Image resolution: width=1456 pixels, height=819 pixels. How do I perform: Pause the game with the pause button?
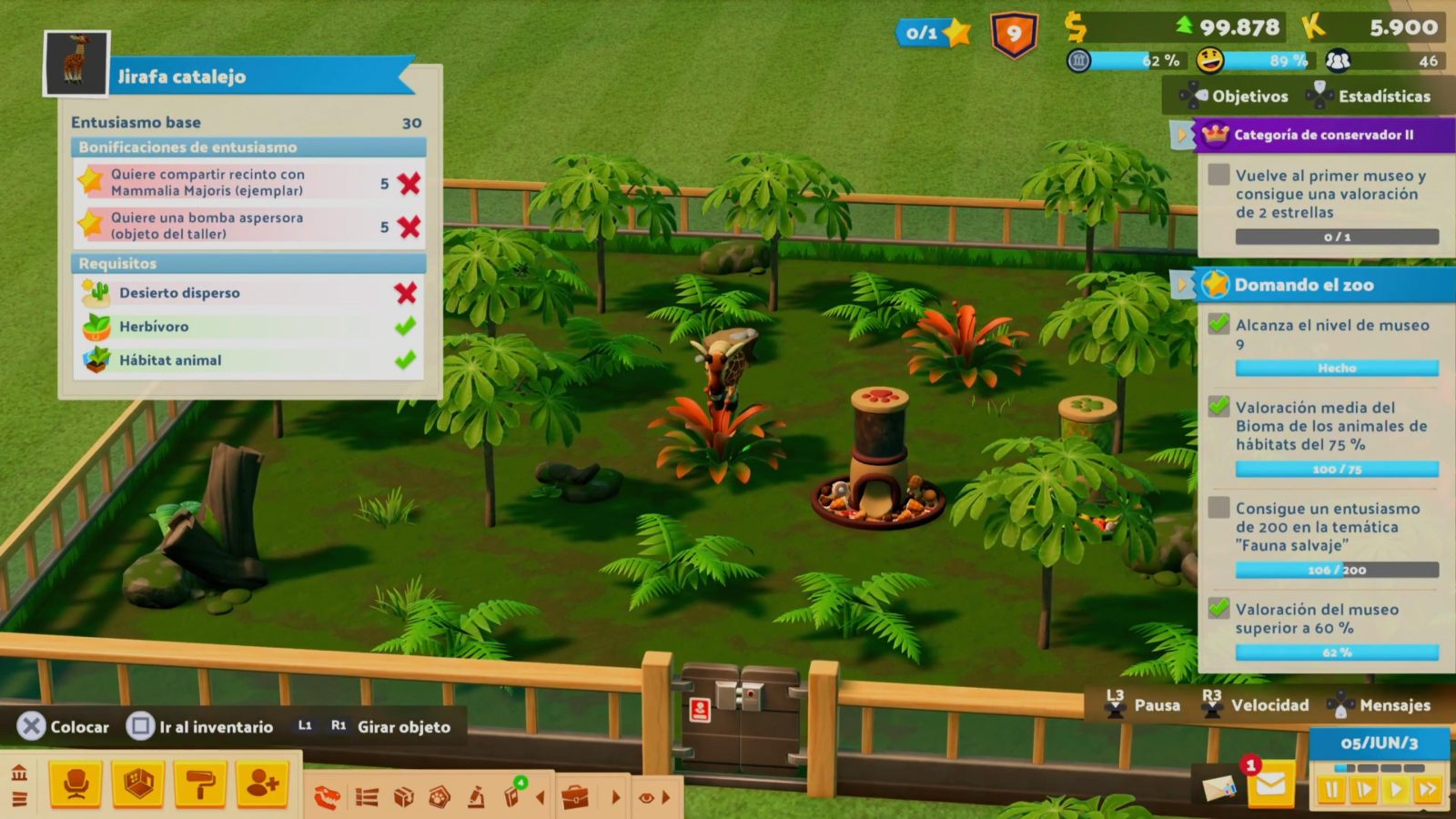[x=1331, y=790]
